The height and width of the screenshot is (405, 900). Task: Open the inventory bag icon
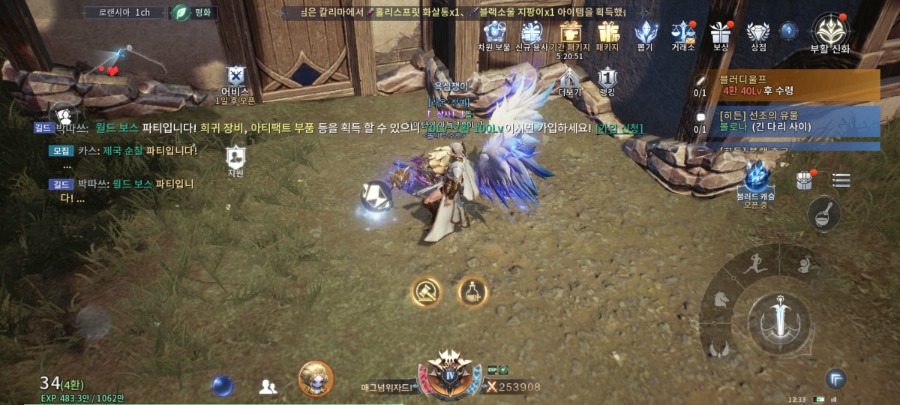(x=804, y=180)
